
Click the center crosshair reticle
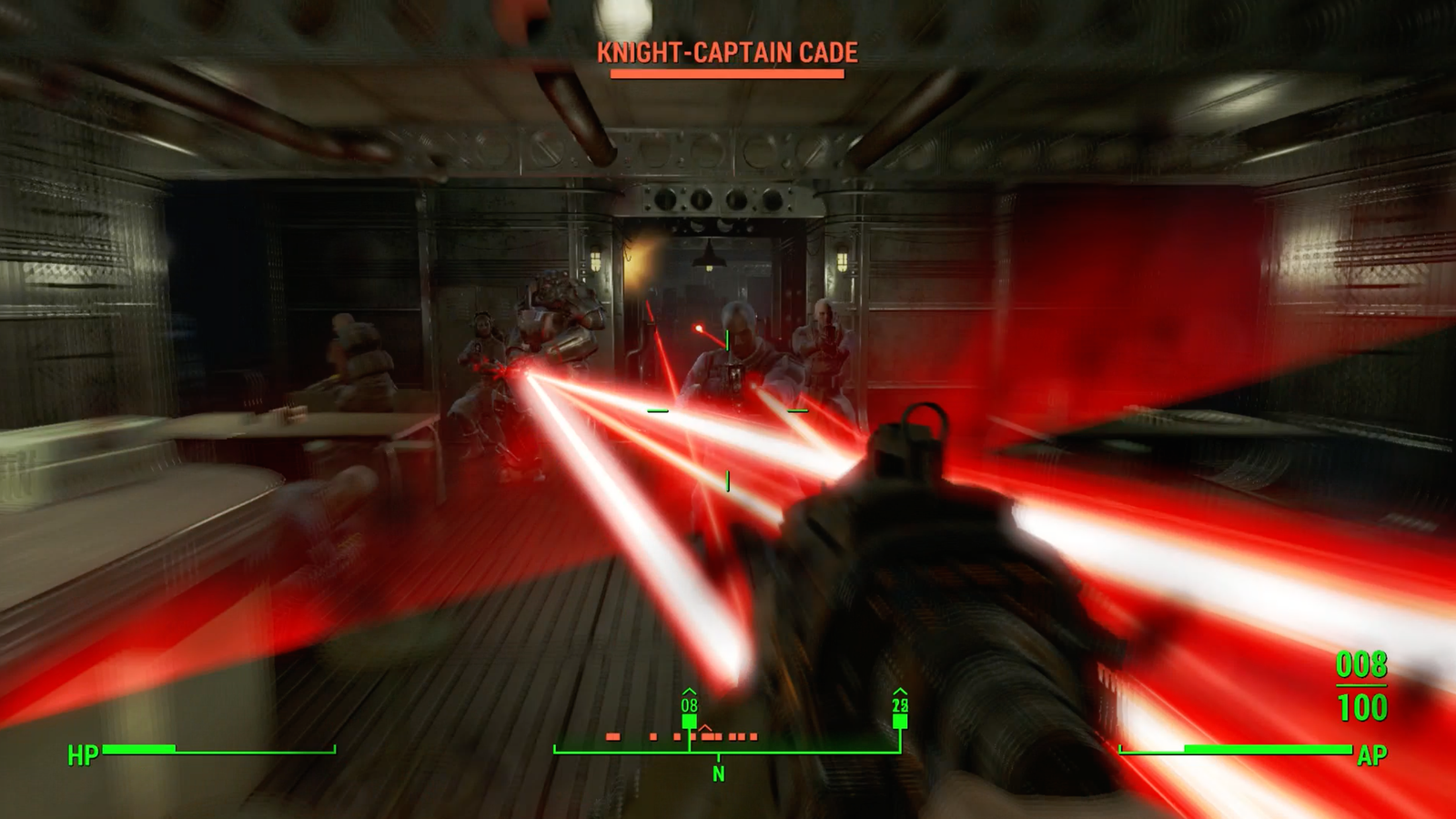(728, 409)
